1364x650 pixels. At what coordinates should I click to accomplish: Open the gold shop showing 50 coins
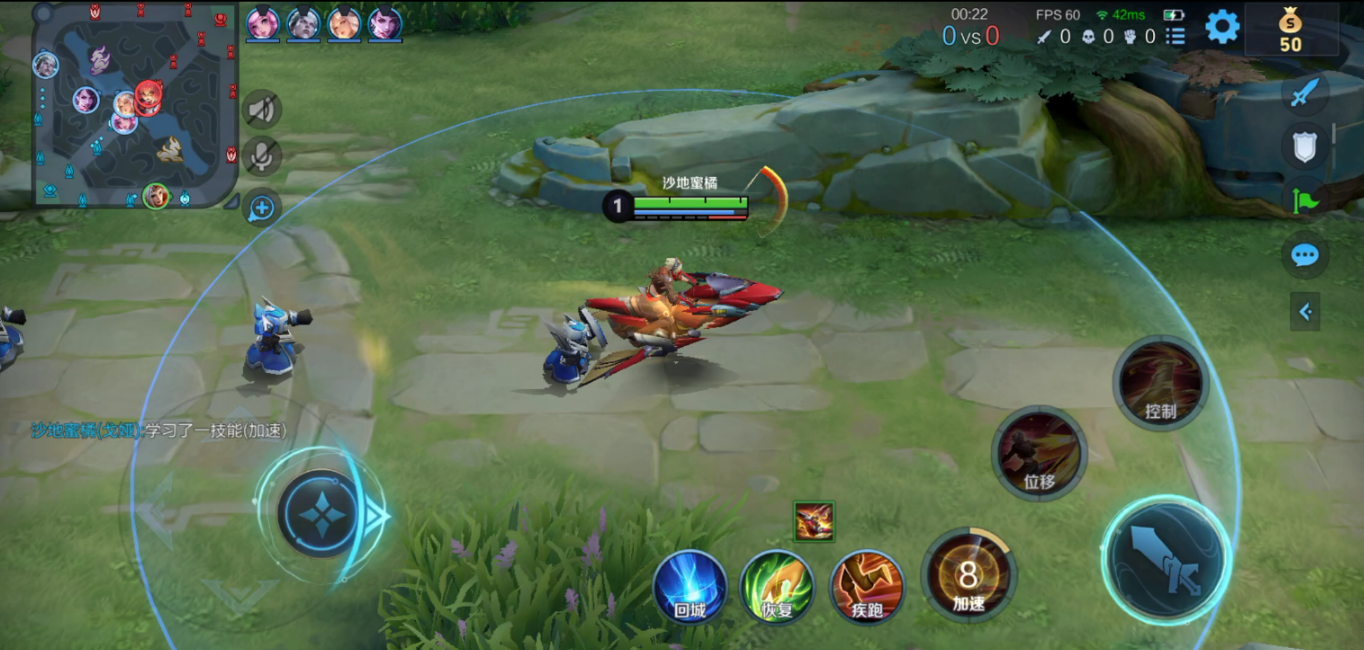click(1291, 30)
